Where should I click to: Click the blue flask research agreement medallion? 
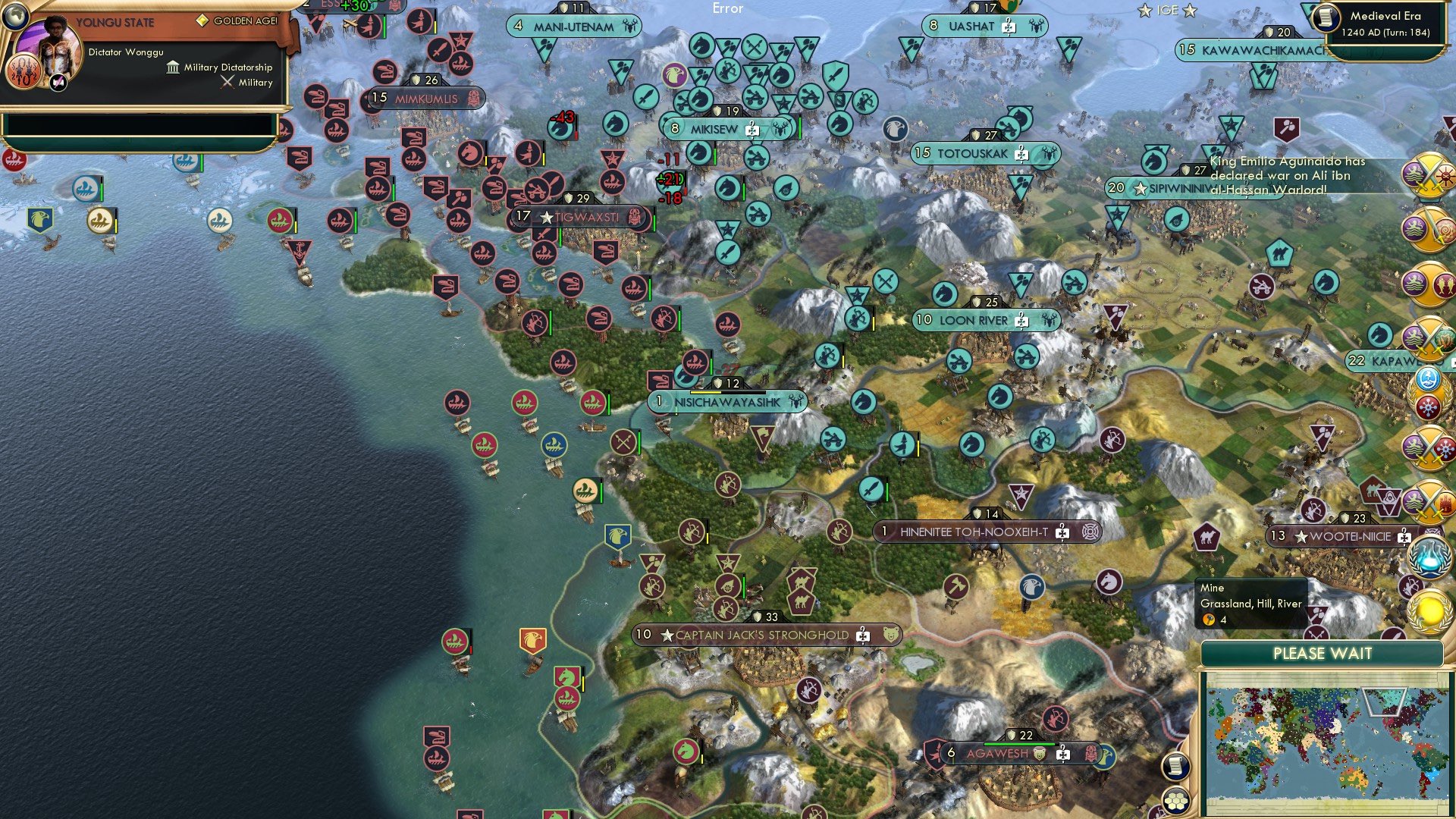pos(1429,556)
